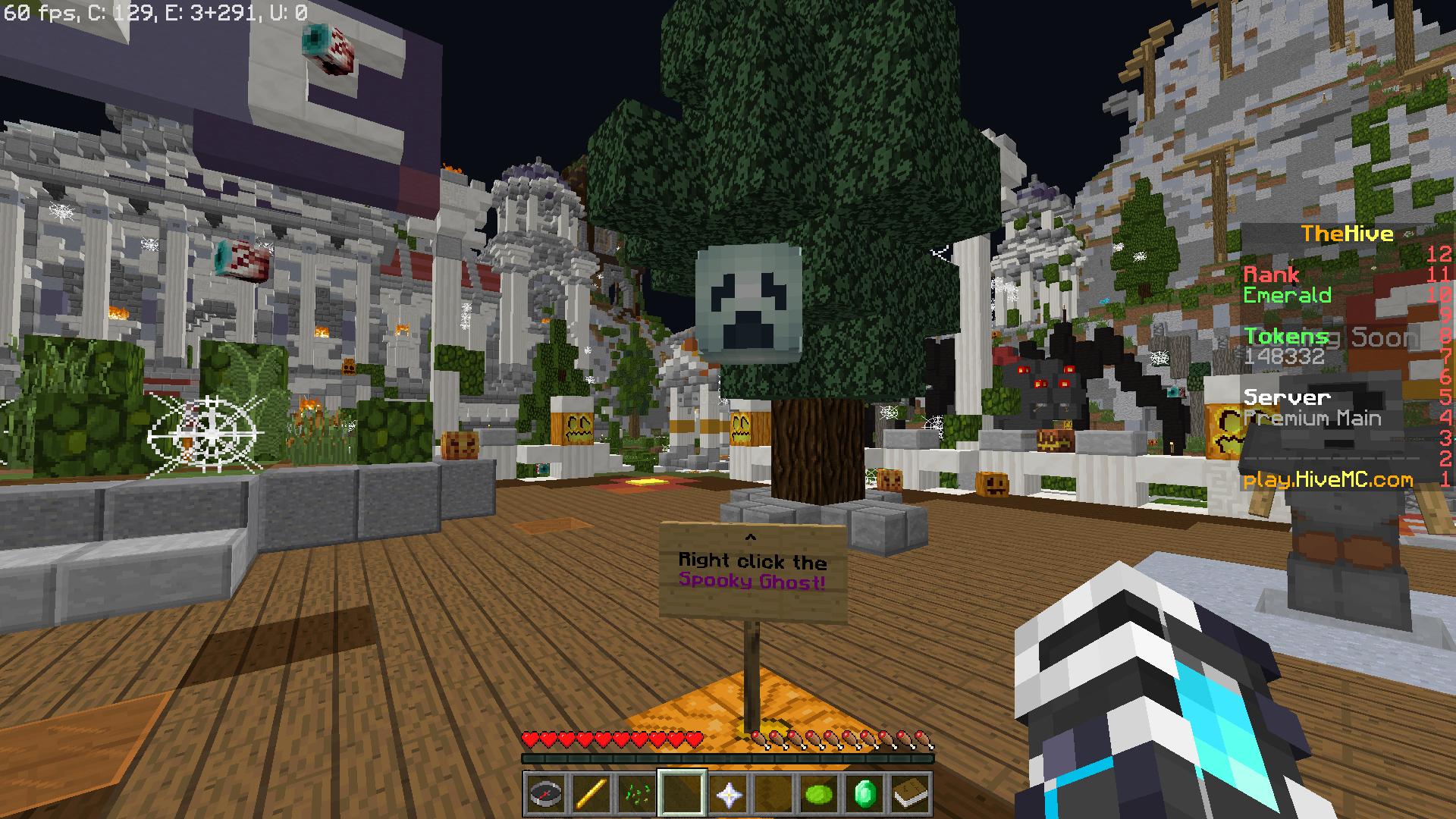Select the emerald hotbar slot

pos(864,794)
